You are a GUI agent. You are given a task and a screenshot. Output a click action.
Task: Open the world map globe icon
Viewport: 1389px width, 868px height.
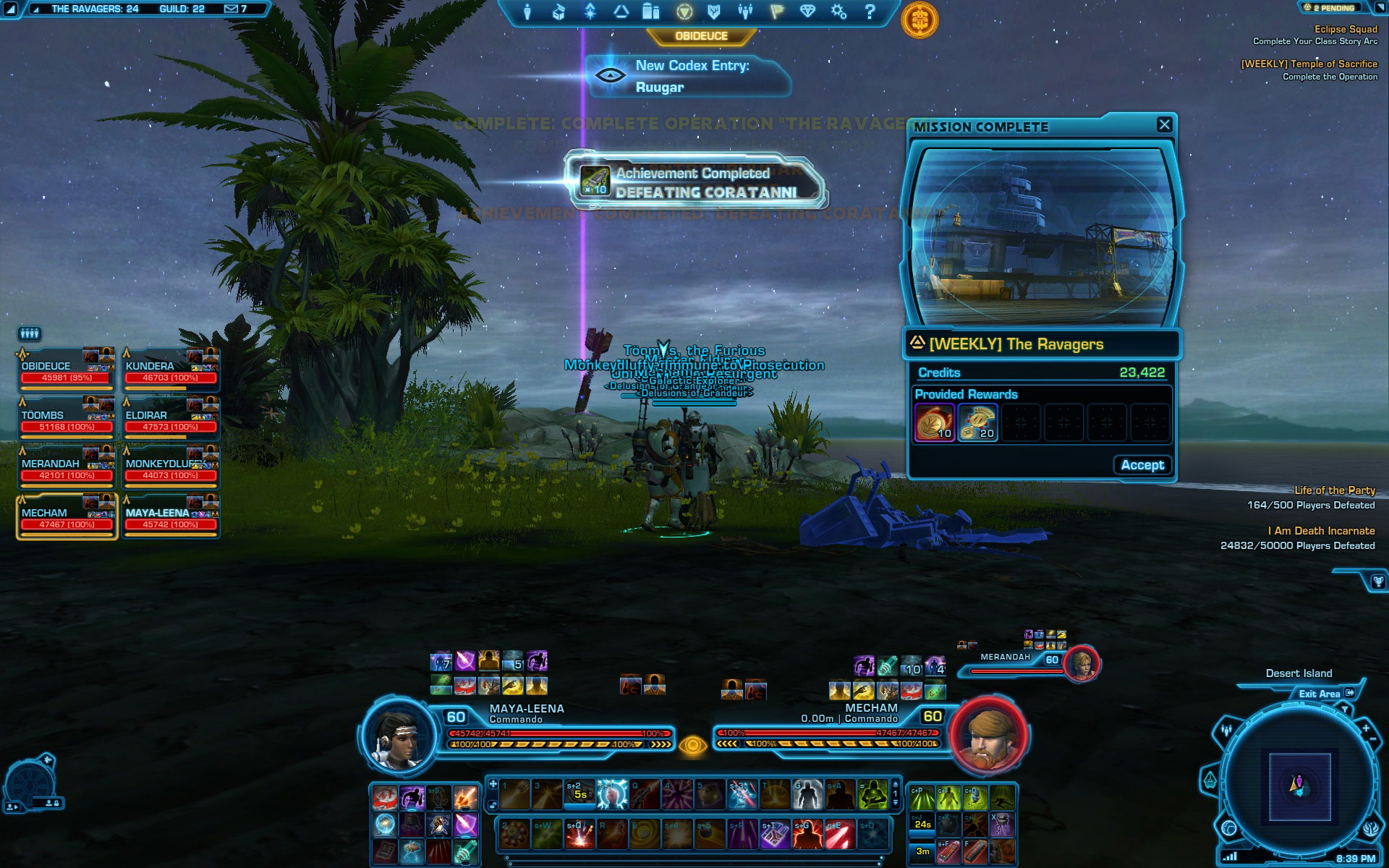tap(1228, 828)
